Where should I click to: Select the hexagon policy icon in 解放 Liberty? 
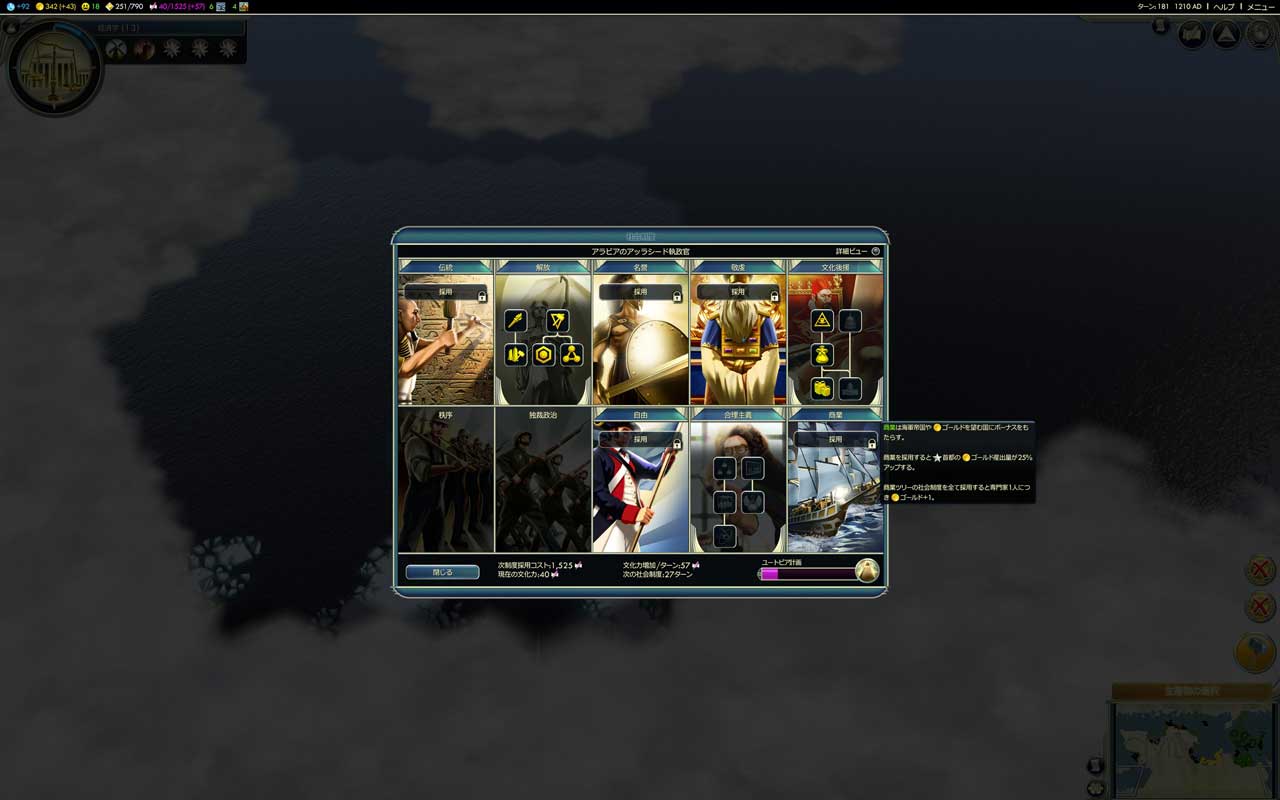pos(543,355)
